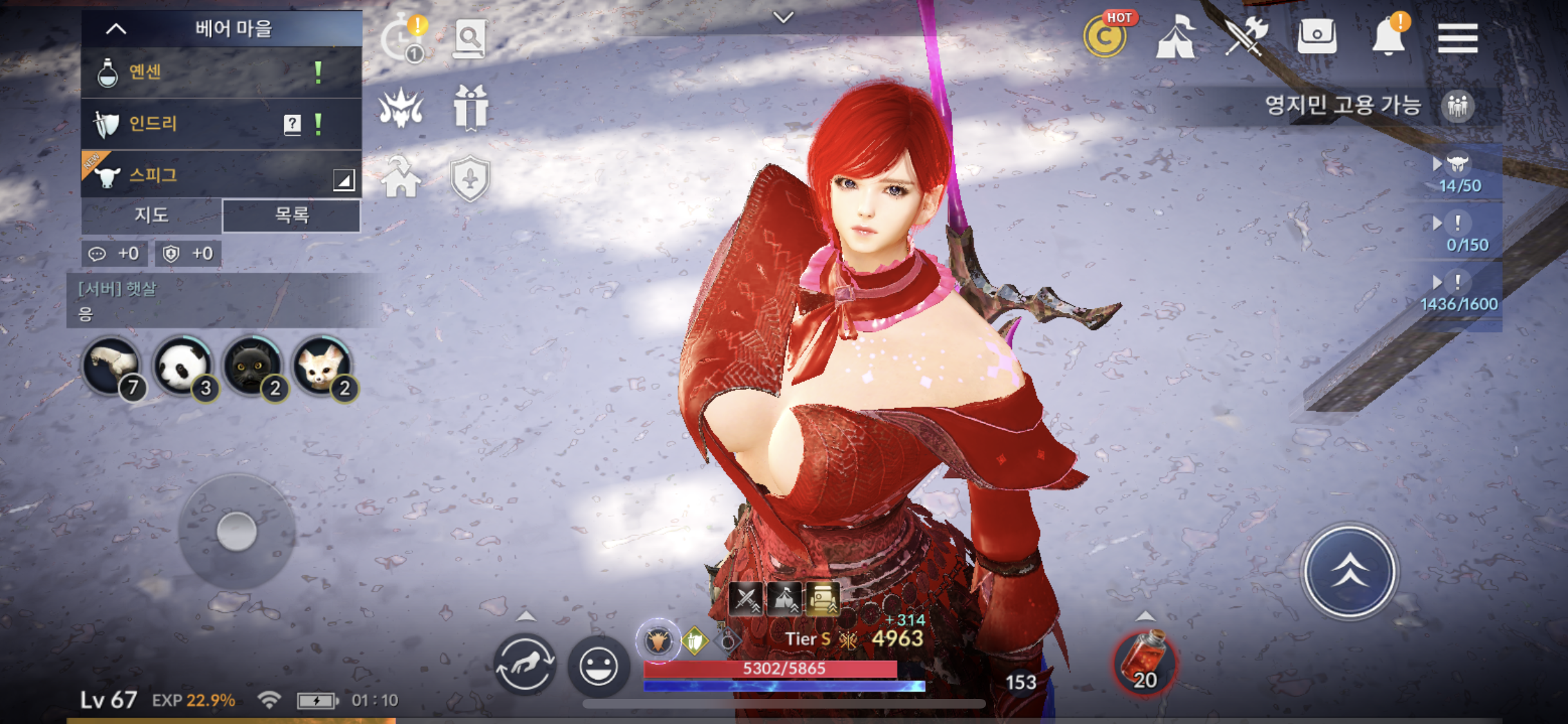
Task: Open the notification bell
Action: click(1388, 37)
